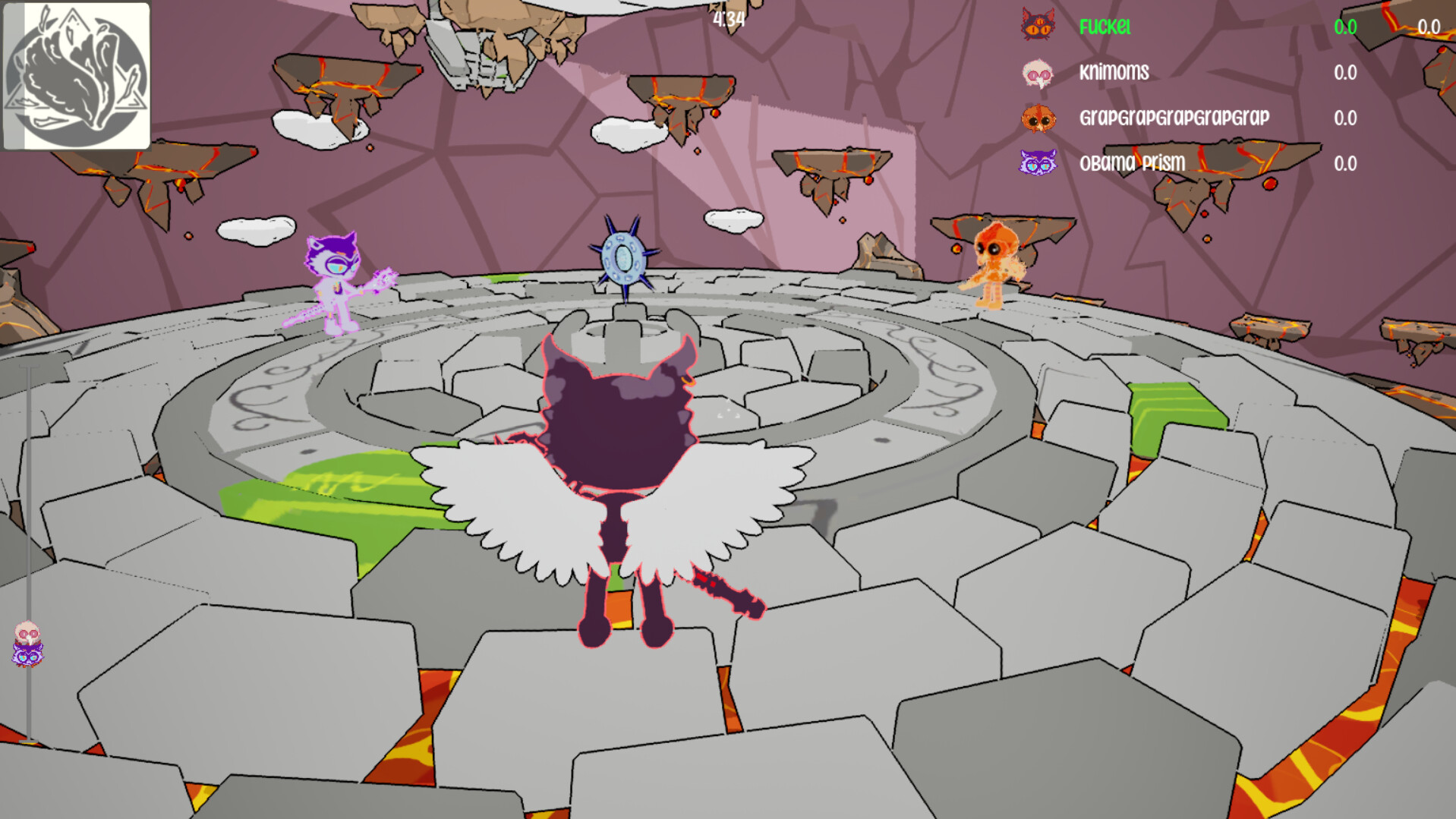Click Fuckel's red cat avatar icon
The image size is (1456, 819).
(x=1038, y=27)
